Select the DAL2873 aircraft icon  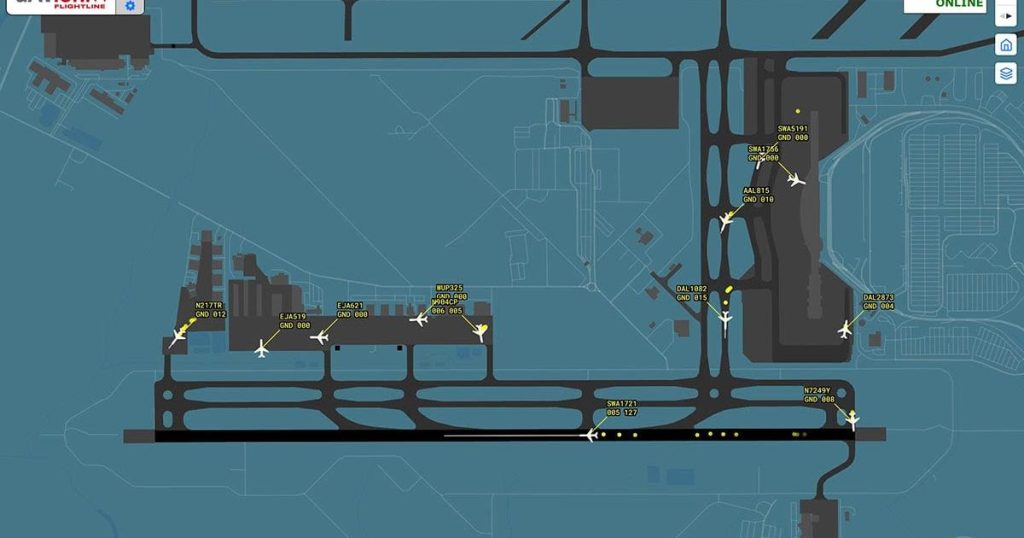[845, 328]
